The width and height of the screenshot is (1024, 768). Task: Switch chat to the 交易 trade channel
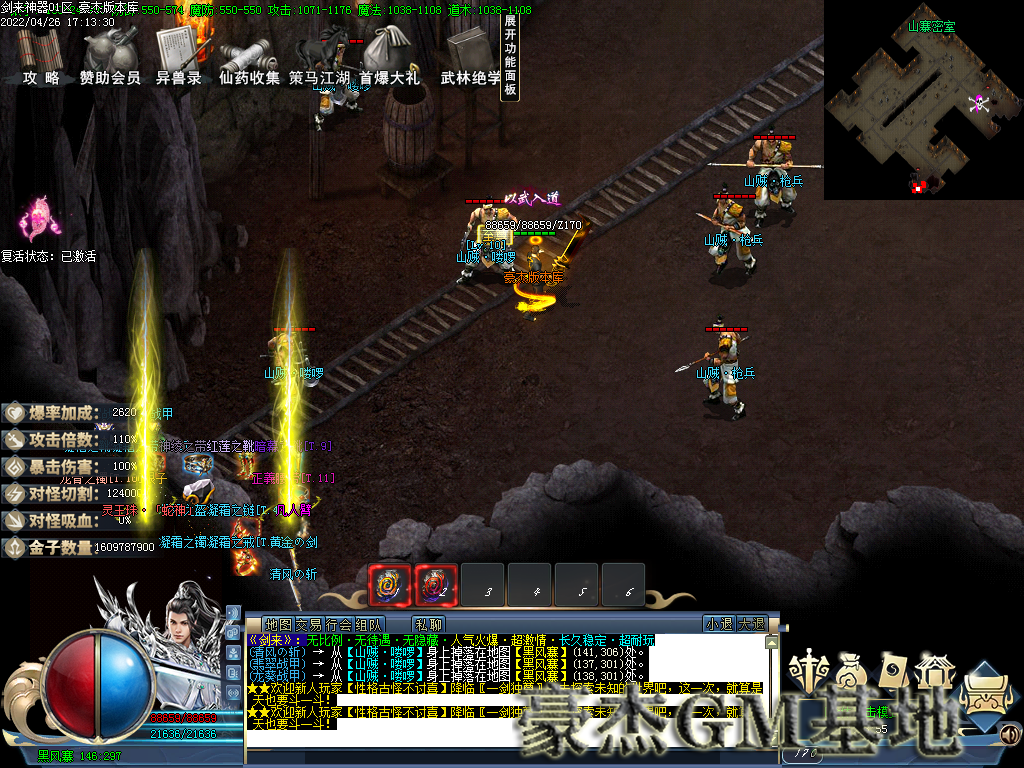tap(295, 624)
